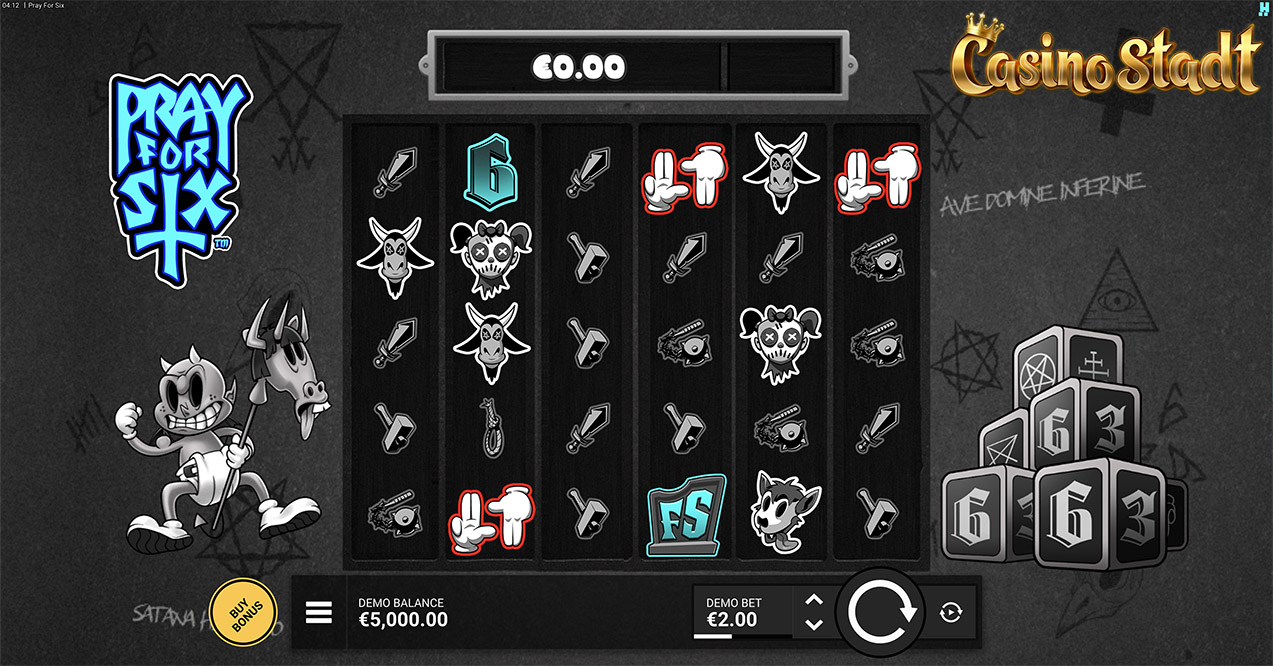
Task: Click the CasinoStadt logo
Action: [x=1105, y=56]
